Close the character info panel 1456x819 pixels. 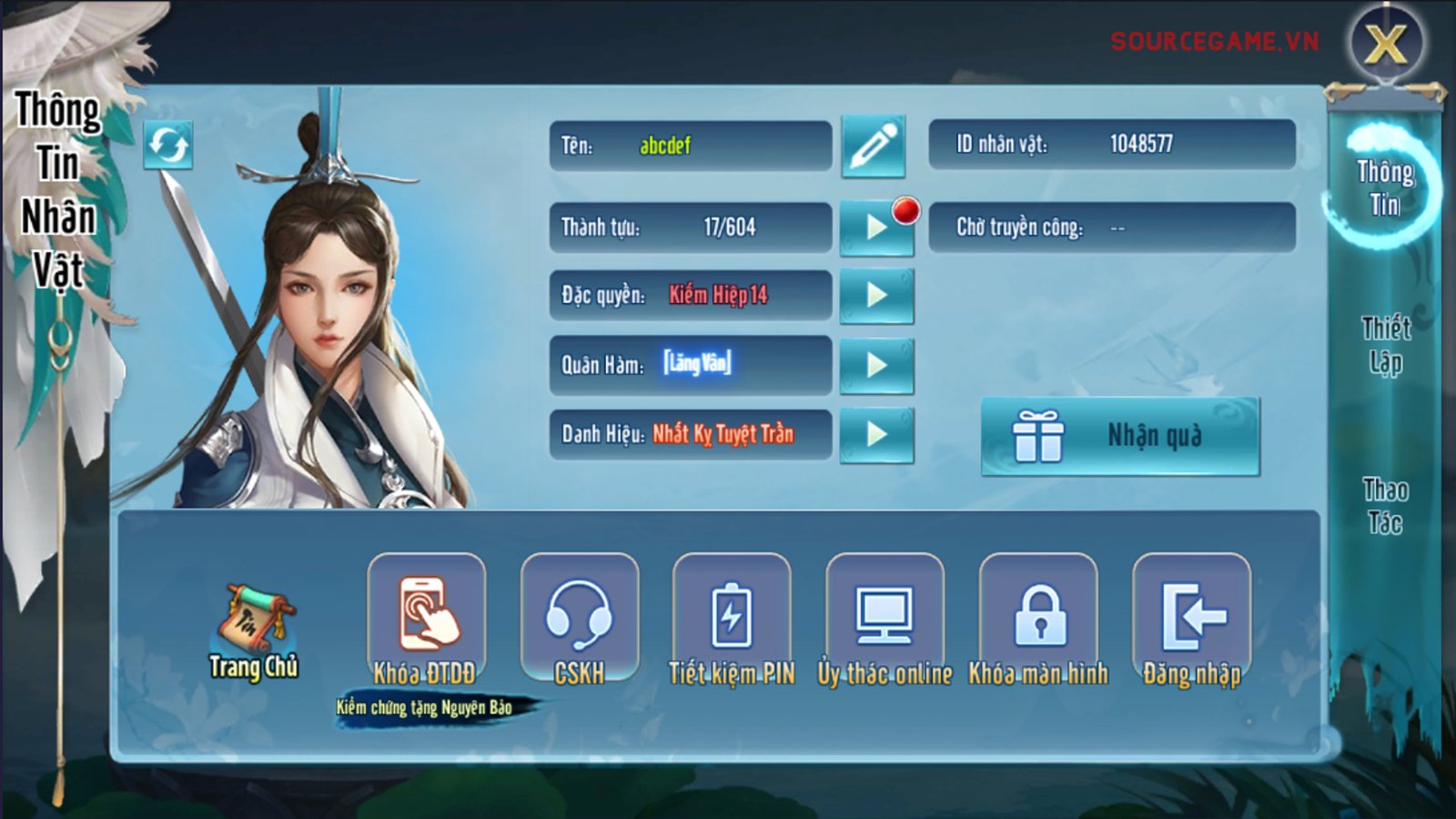(x=1386, y=43)
